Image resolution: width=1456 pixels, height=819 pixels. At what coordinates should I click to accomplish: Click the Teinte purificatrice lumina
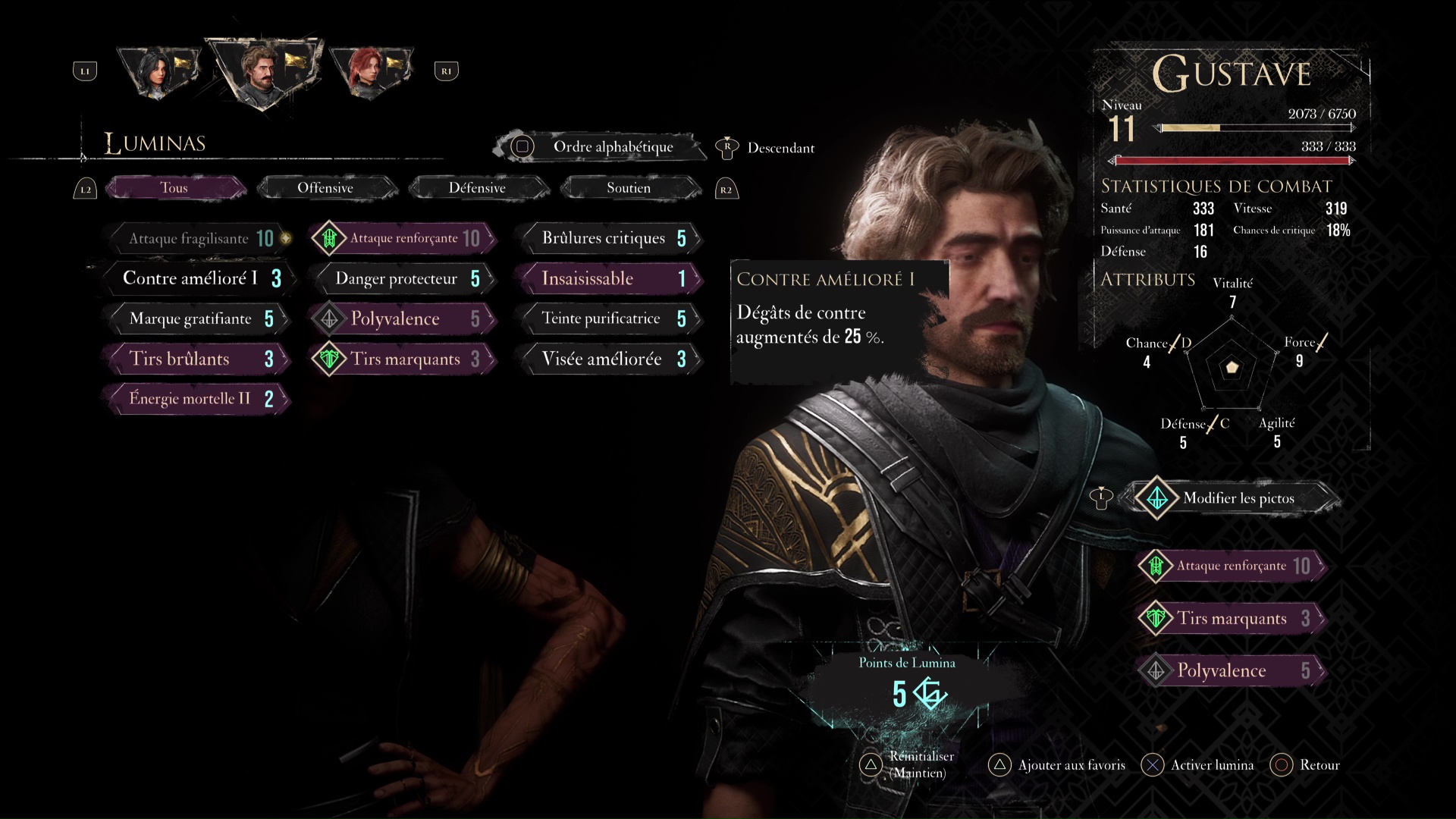tap(611, 319)
